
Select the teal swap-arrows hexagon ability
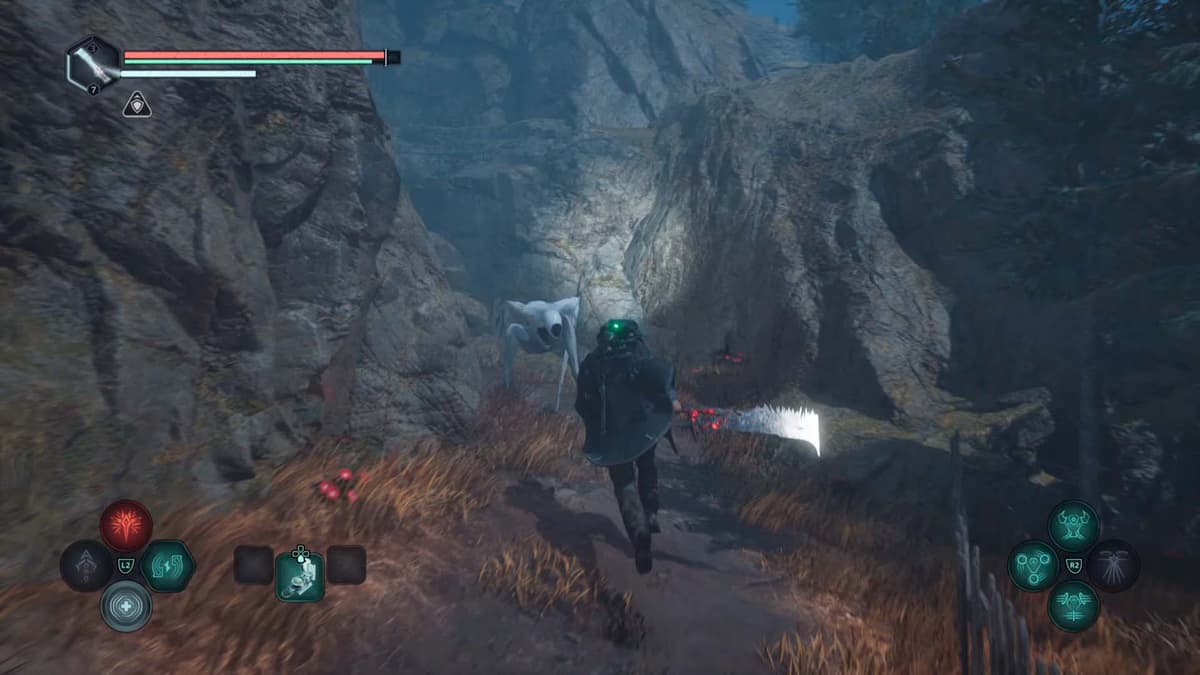pyautogui.click(x=167, y=566)
